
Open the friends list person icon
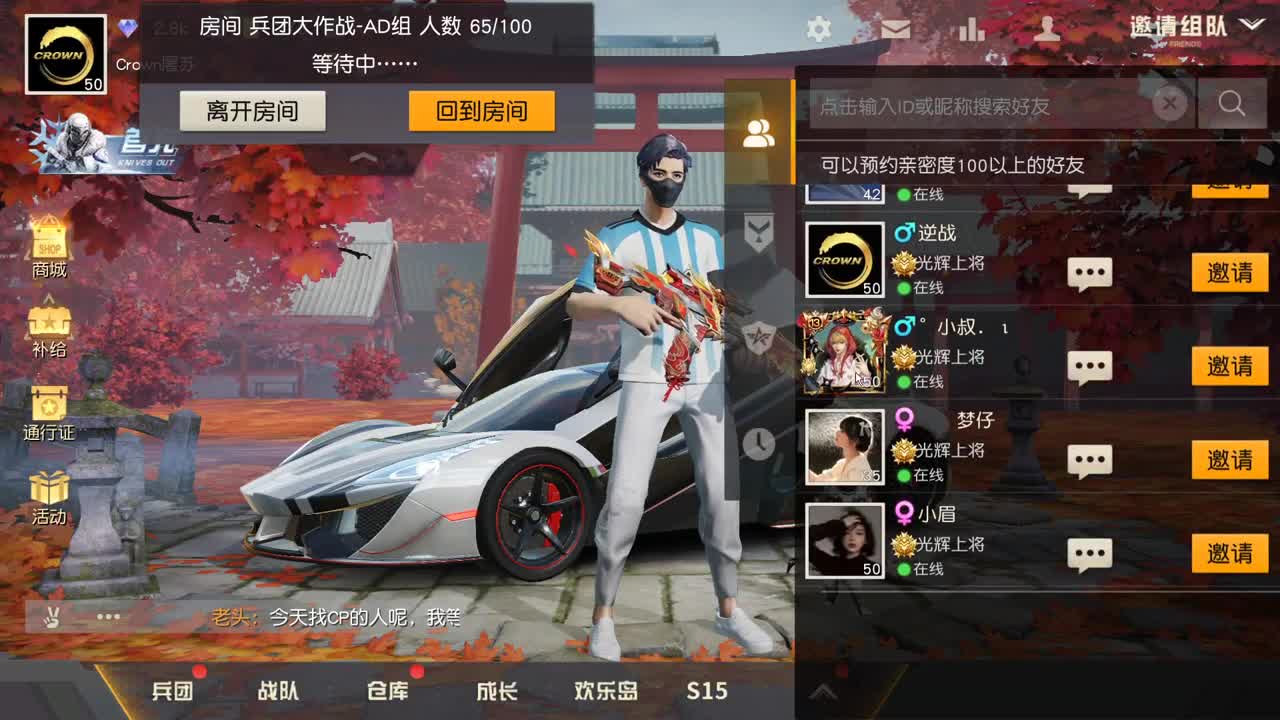coord(757,131)
